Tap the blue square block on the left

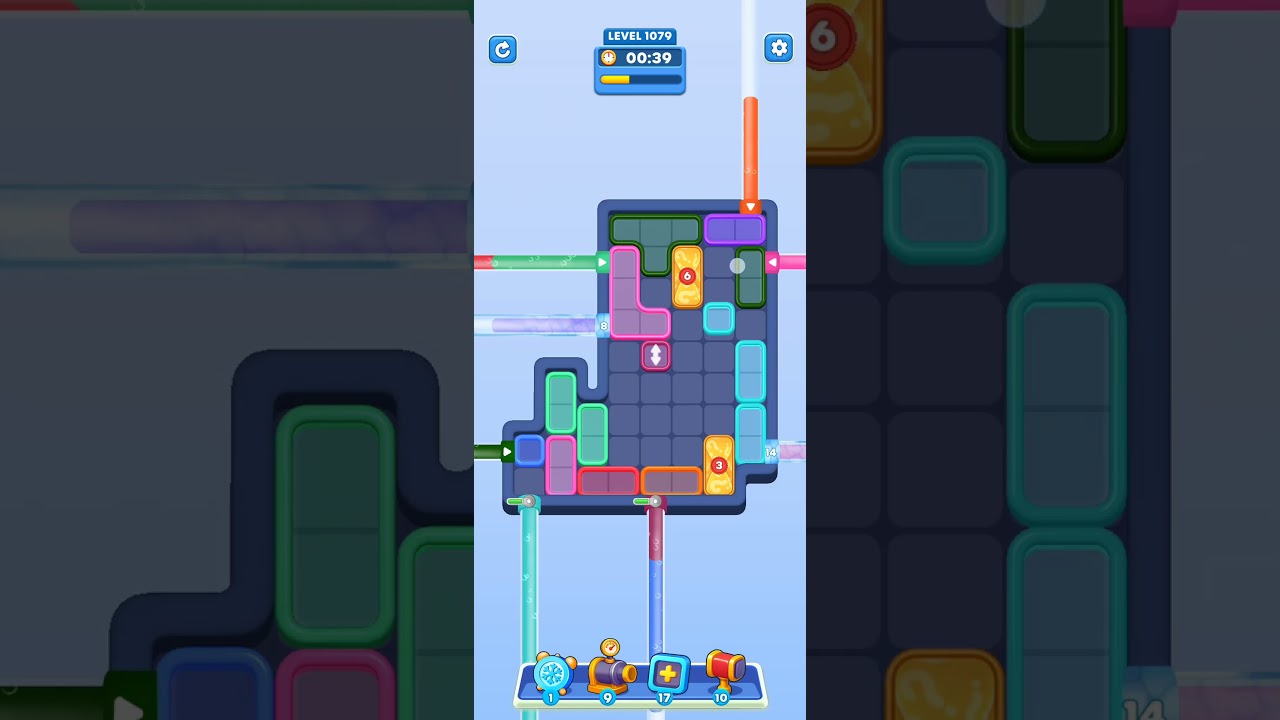(528, 451)
